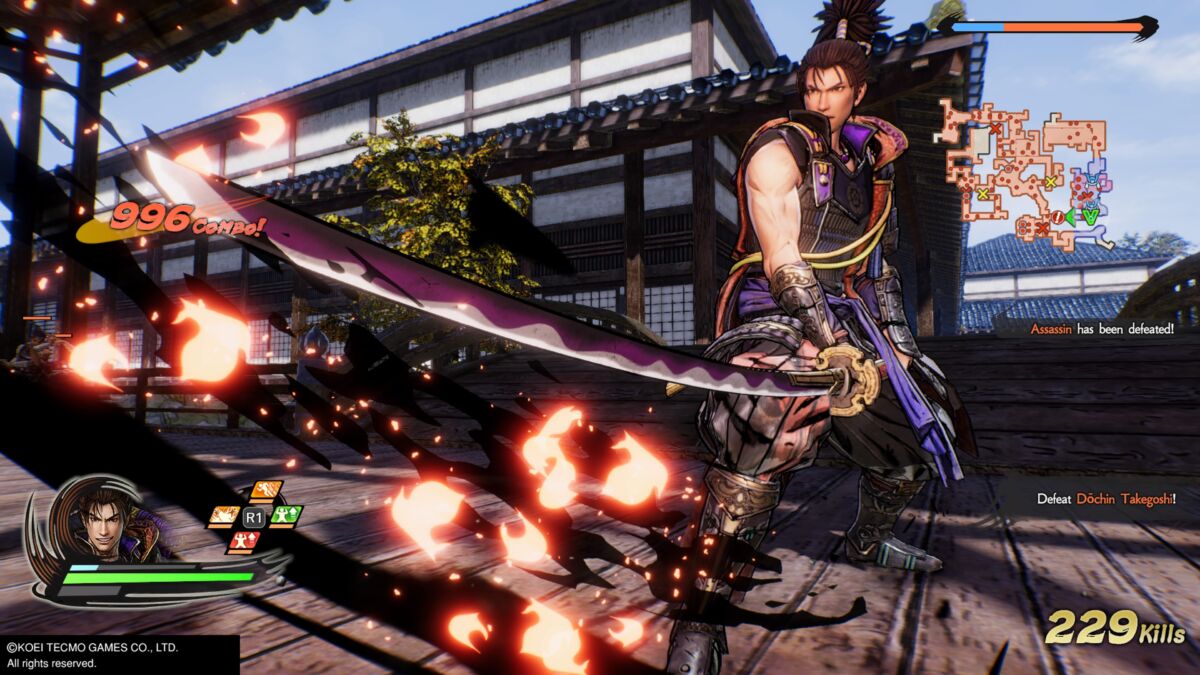Open the battlefield minimap

pyautogui.click(x=1022, y=172)
